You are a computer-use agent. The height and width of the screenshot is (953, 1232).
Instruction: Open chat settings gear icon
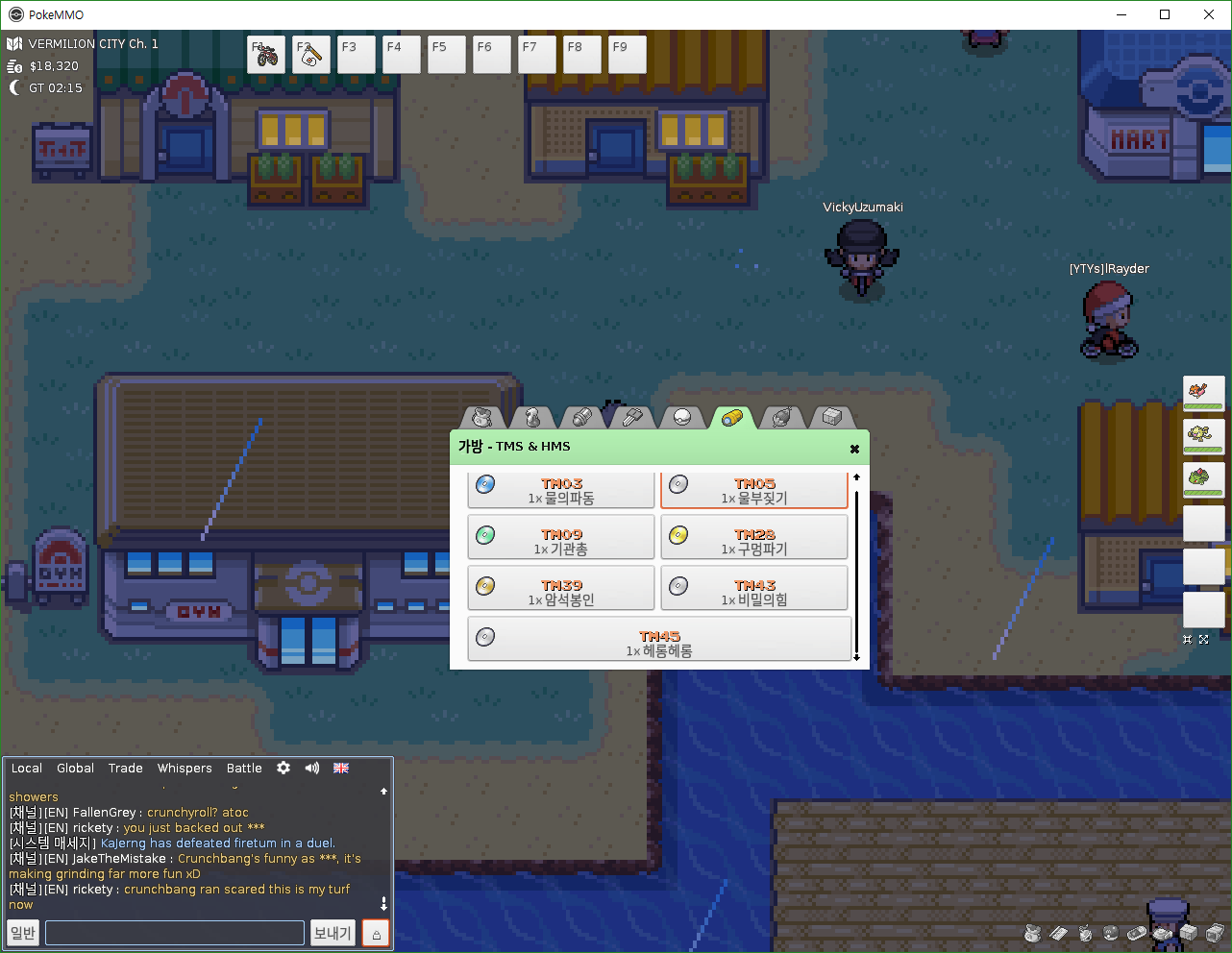click(x=283, y=769)
